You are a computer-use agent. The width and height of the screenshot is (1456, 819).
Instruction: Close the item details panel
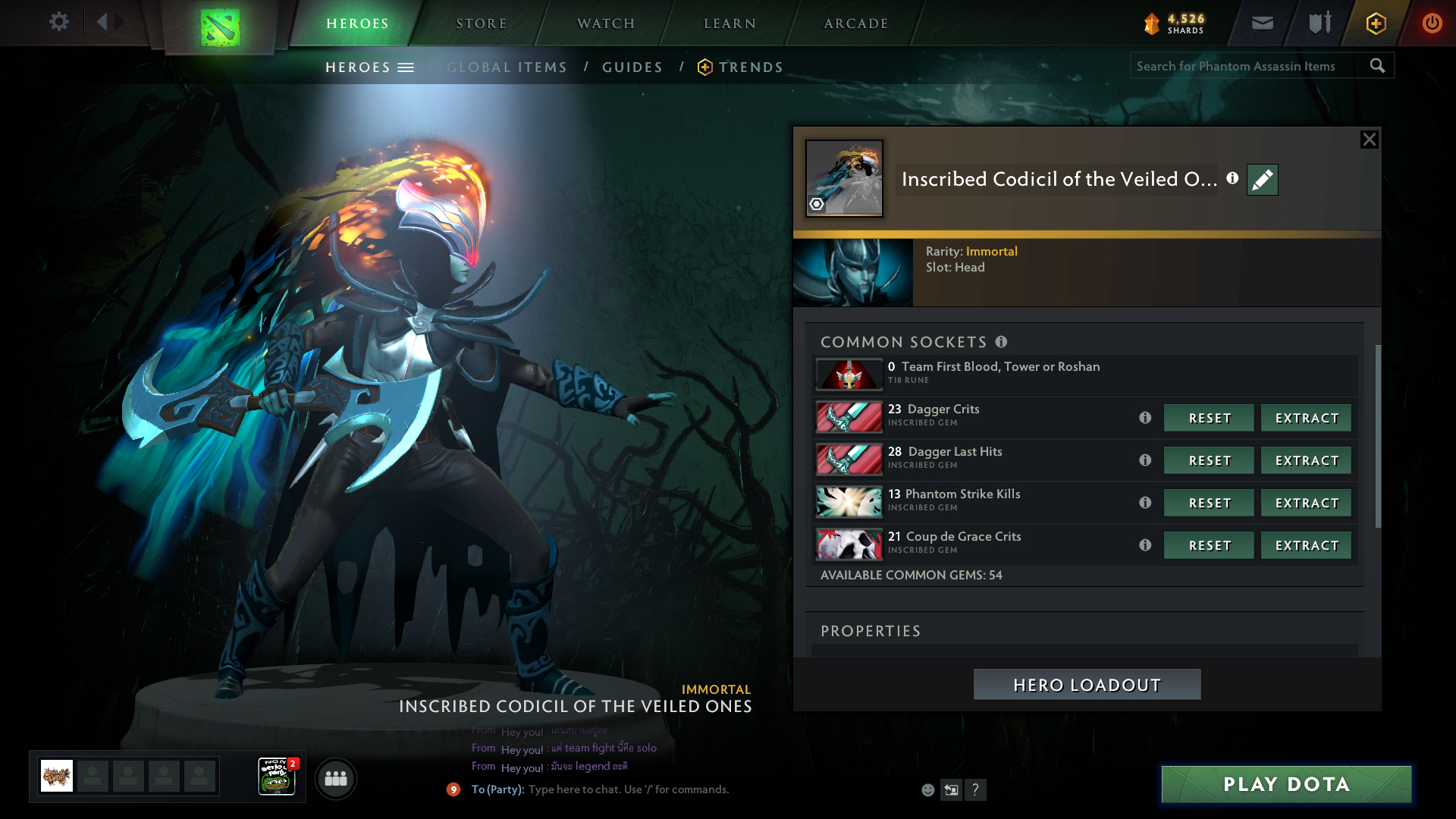1369,140
